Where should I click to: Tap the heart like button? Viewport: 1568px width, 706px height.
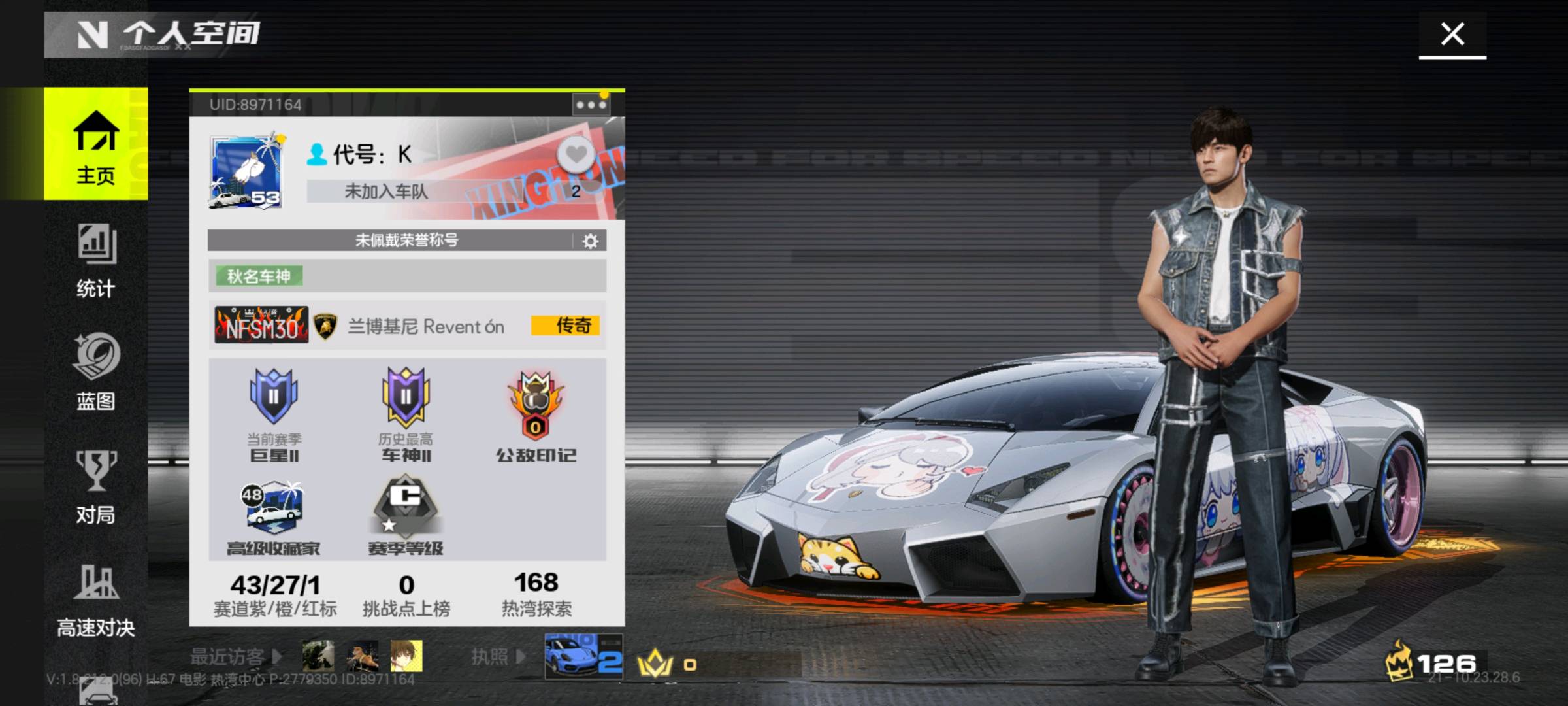pos(576,155)
